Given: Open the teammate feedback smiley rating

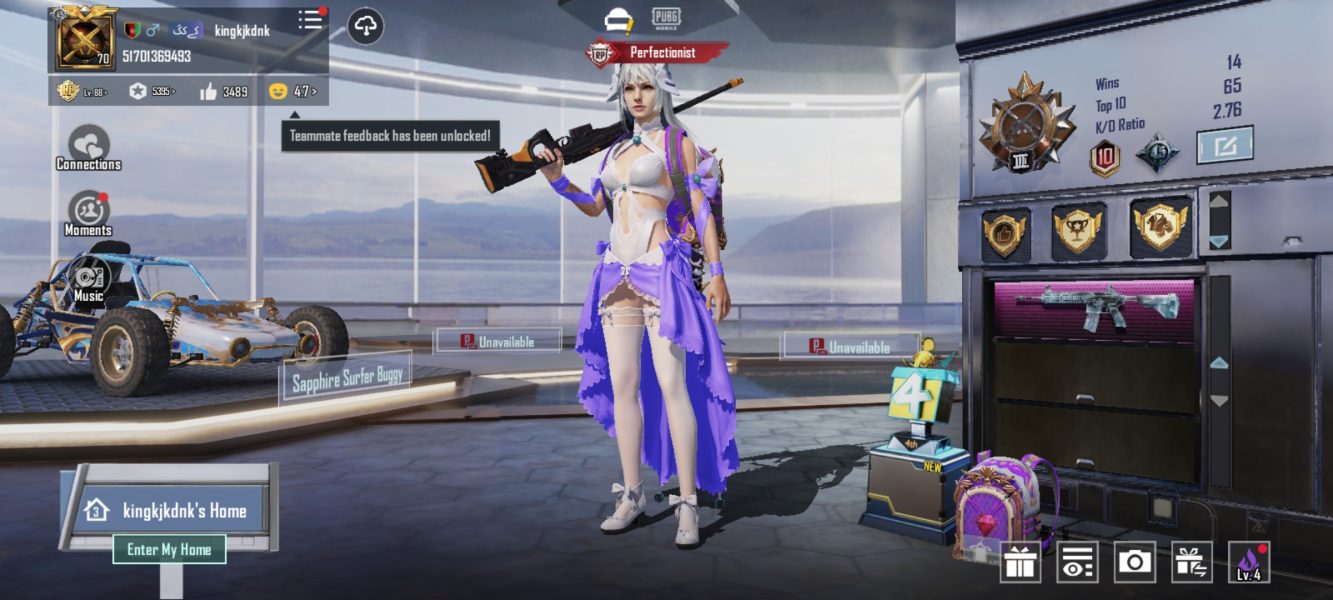Looking at the screenshot, I should coord(292,92).
